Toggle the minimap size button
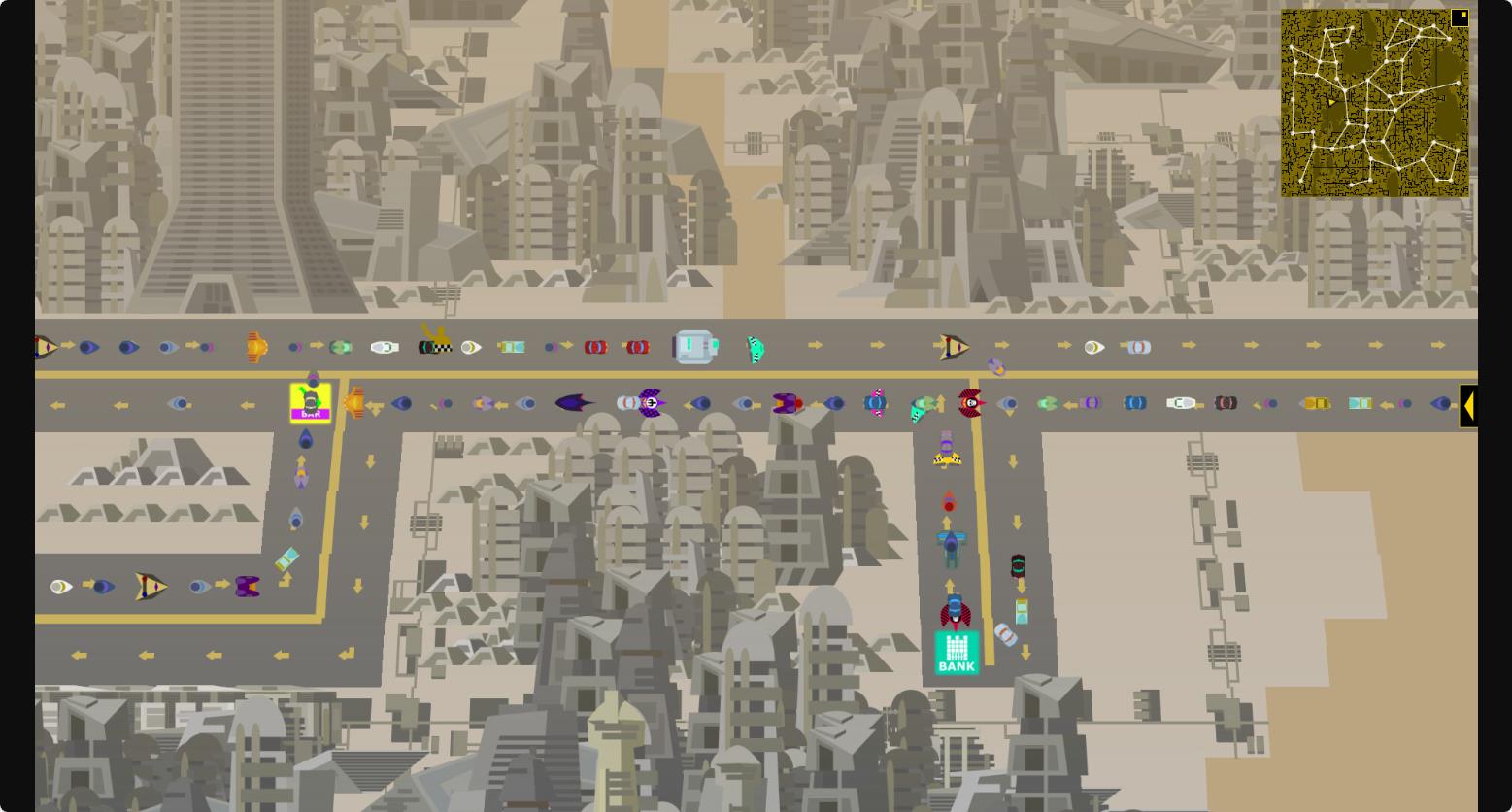This screenshot has width=1512, height=812. [1459, 17]
